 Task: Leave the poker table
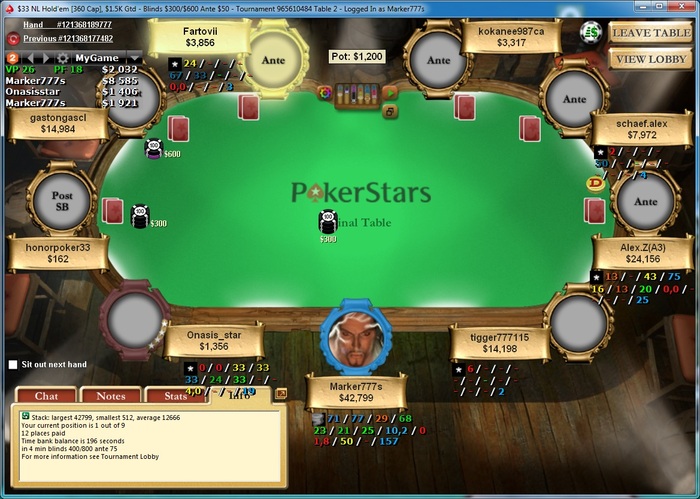651,33
